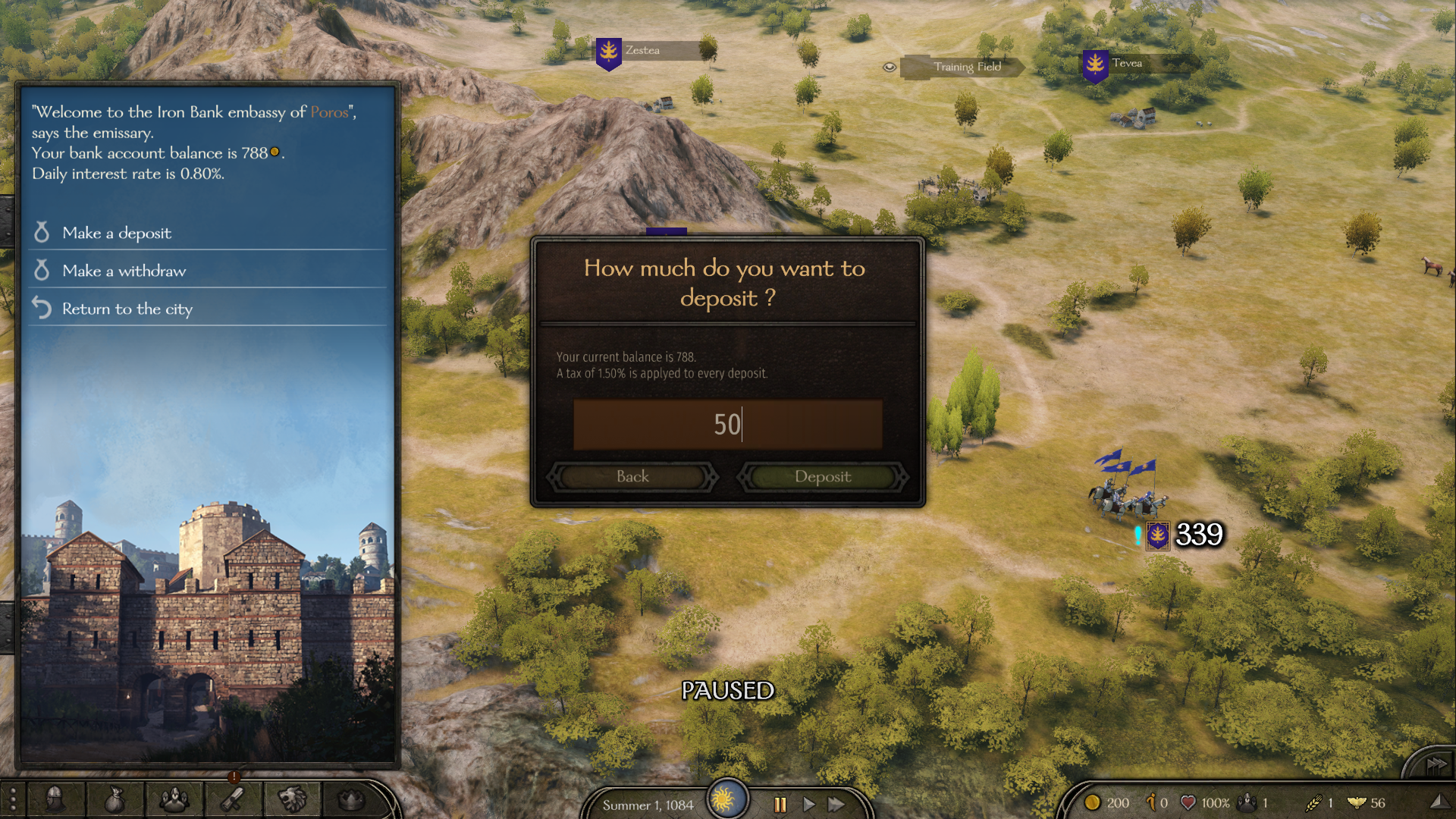Screen dimensions: 1456x819
Task: Choose 'Make a withdraw' option
Action: (x=124, y=271)
